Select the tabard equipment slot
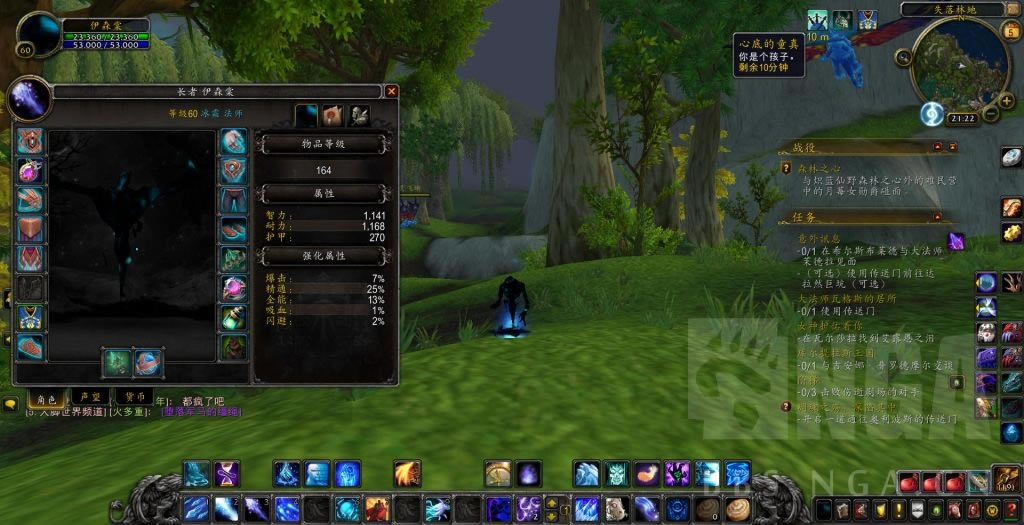The width and height of the screenshot is (1024, 525). 30,318
